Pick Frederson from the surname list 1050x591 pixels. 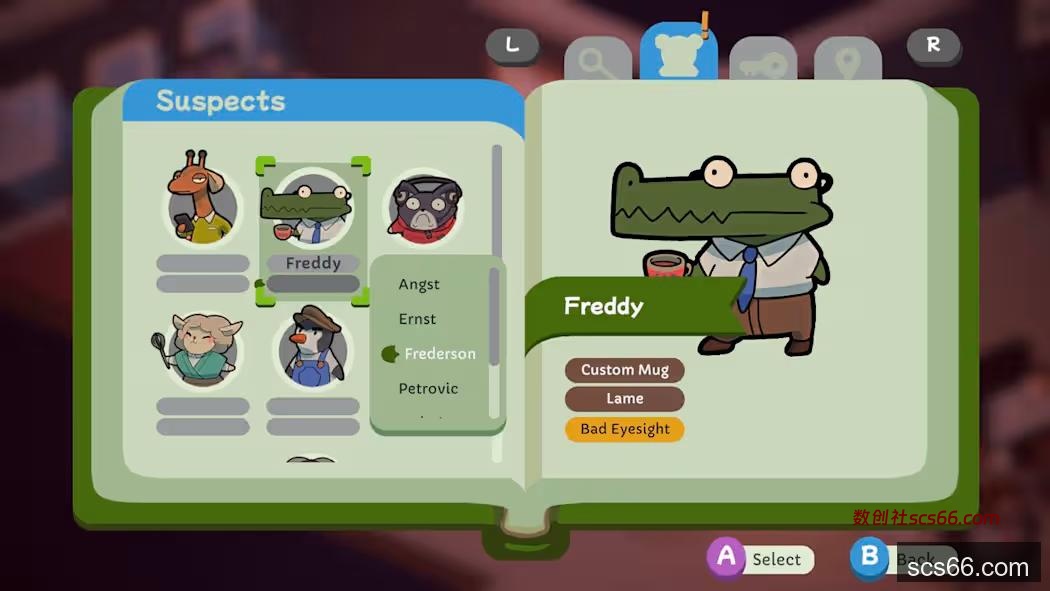[x=439, y=354]
